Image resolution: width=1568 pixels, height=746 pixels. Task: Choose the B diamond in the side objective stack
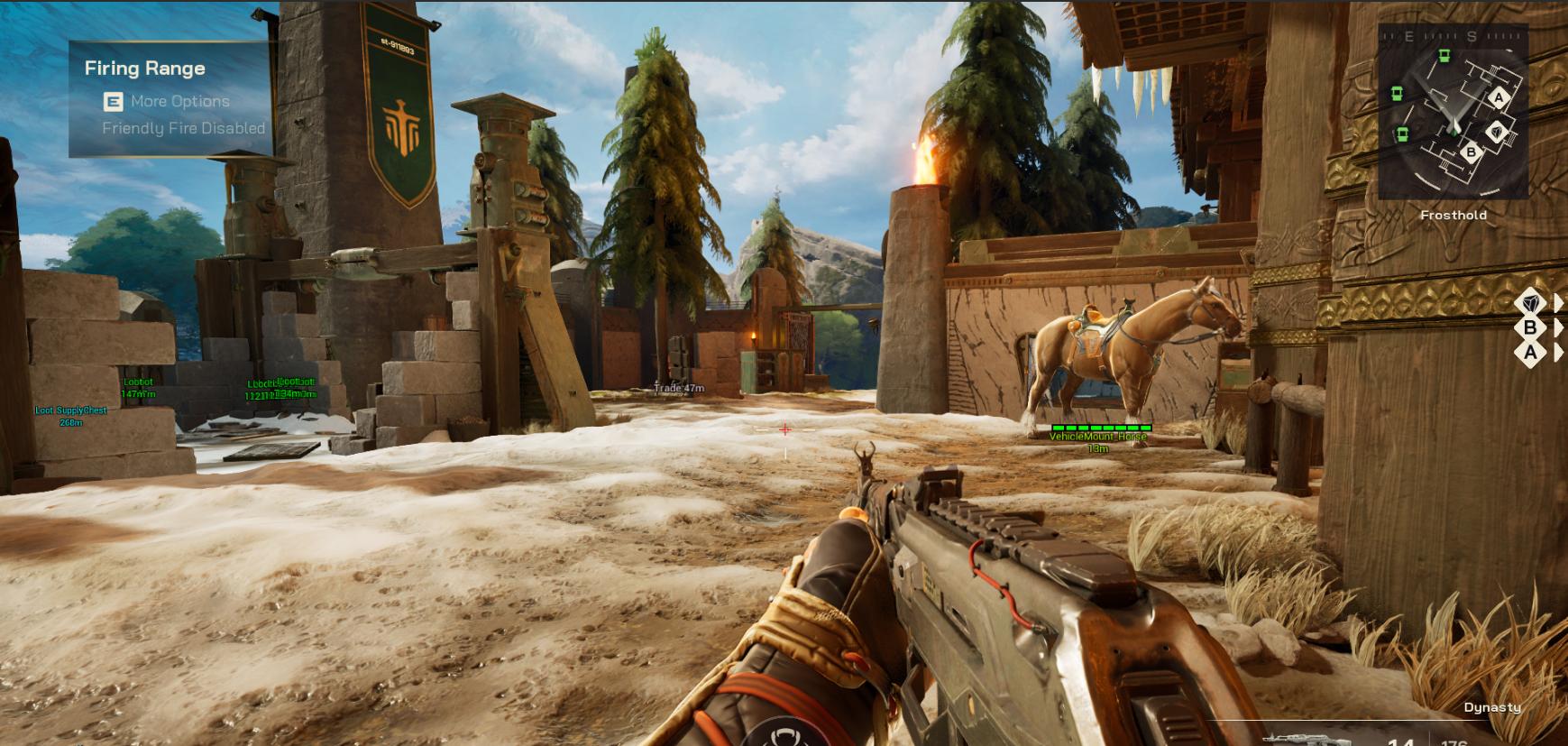click(x=1530, y=327)
